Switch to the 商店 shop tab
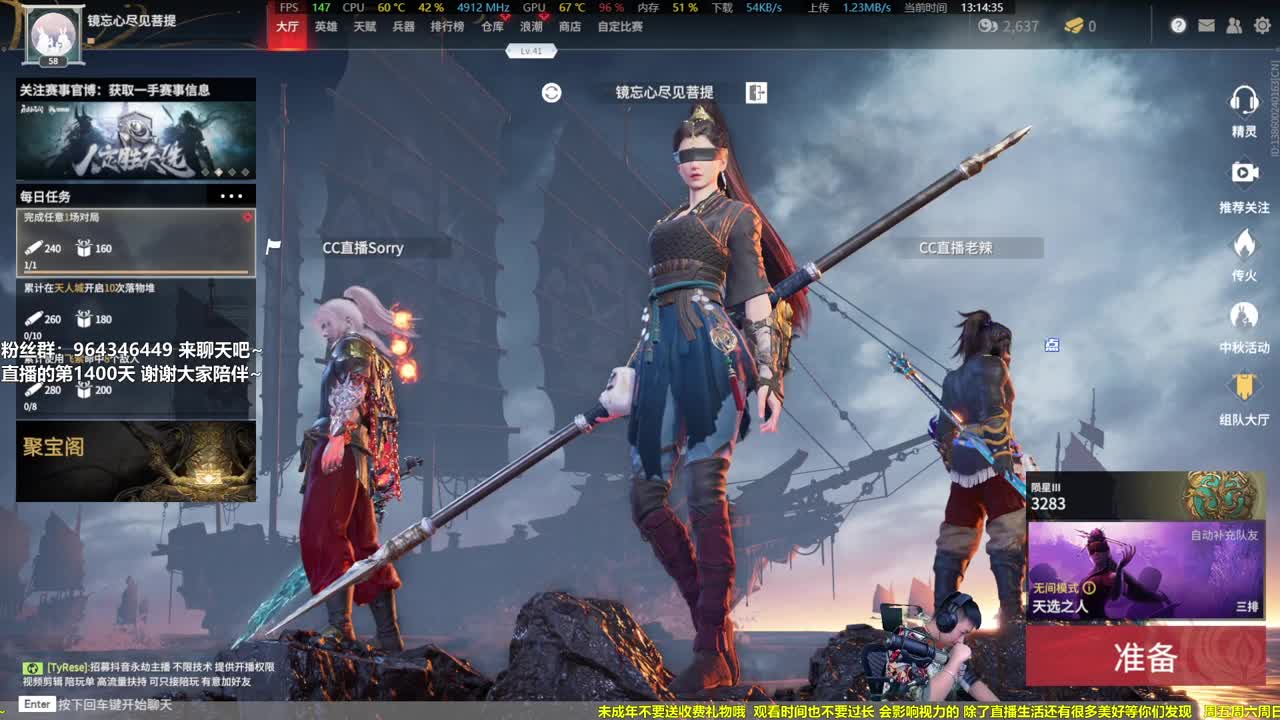 (x=570, y=26)
